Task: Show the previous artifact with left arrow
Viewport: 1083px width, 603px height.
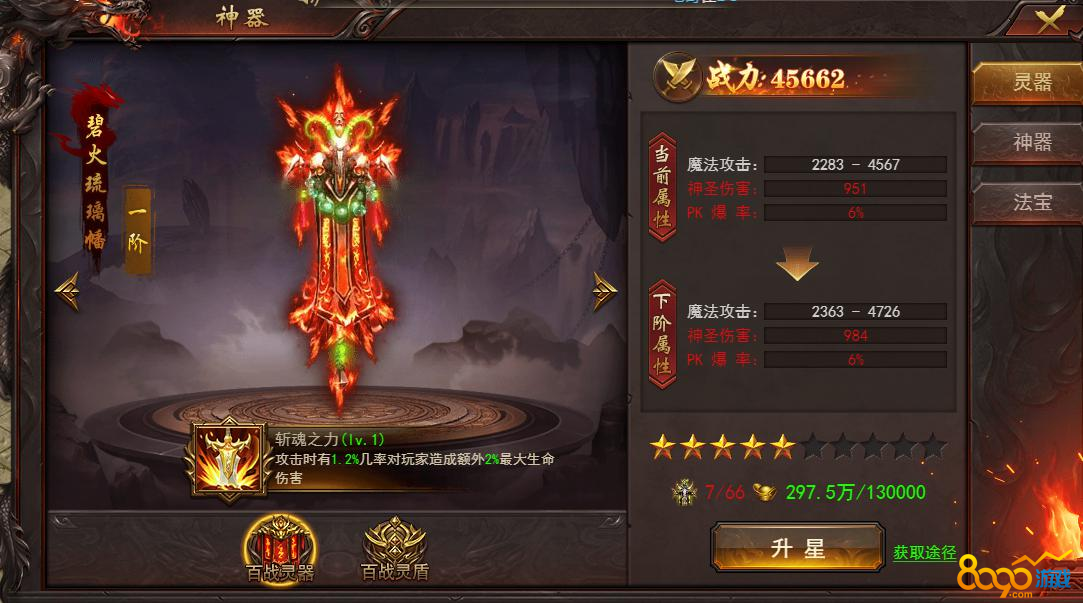Action: pyautogui.click(x=68, y=290)
